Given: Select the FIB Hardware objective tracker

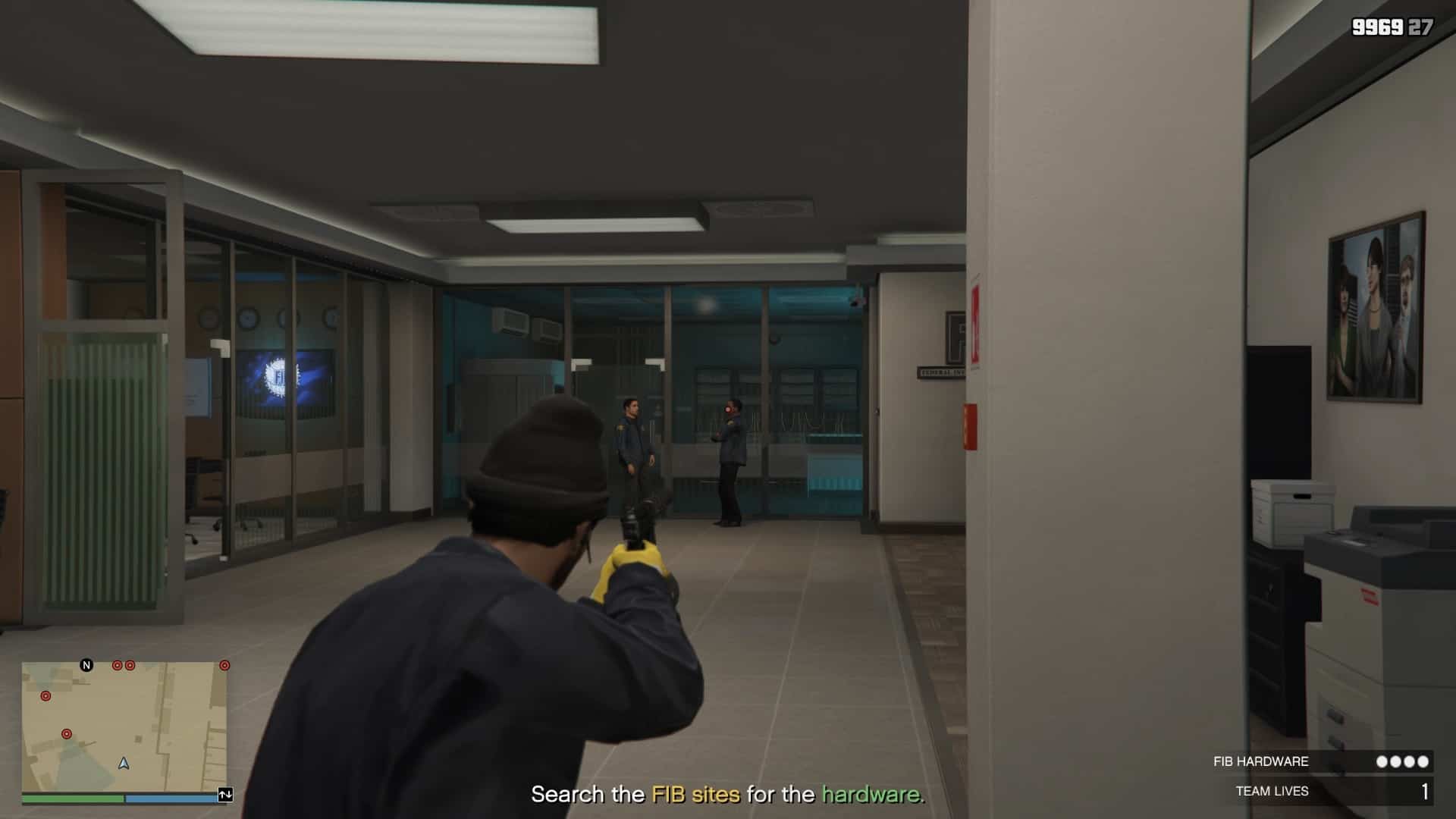Looking at the screenshot, I should (x=1321, y=761).
